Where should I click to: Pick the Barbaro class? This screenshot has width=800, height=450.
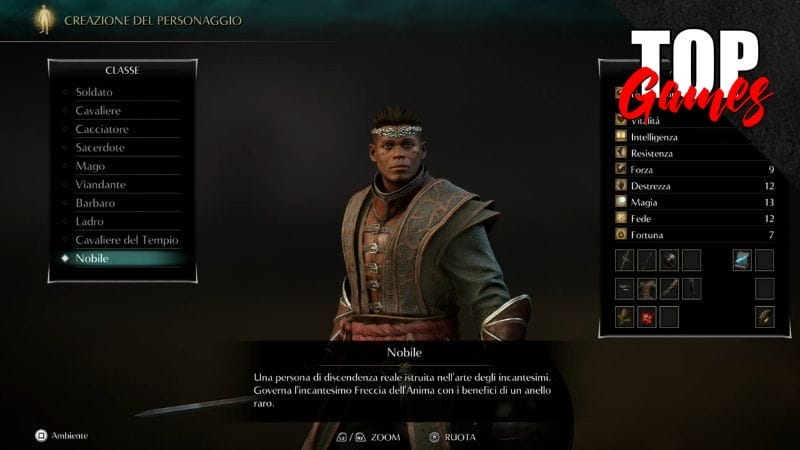pos(95,203)
